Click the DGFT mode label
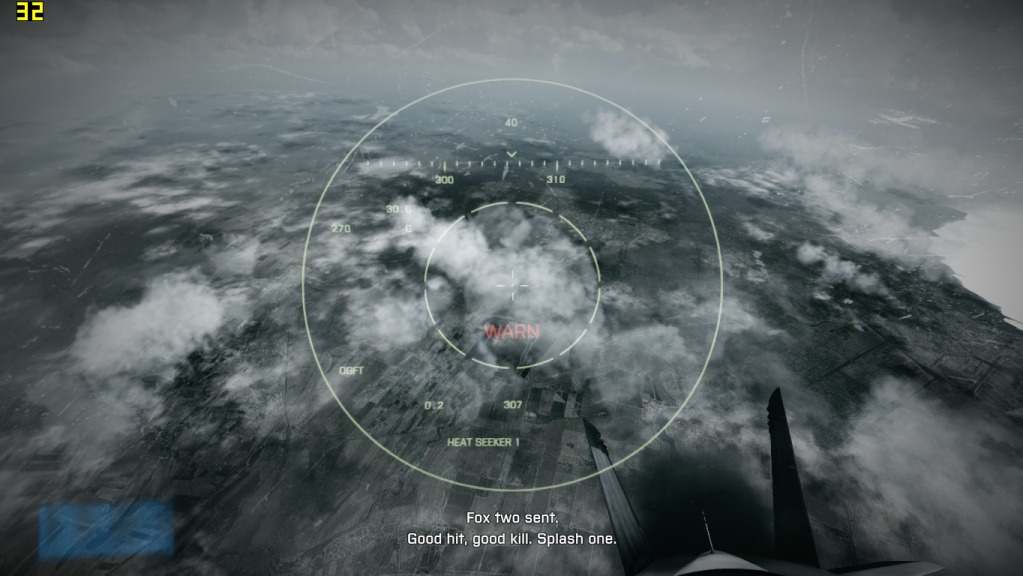Image resolution: width=1023 pixels, height=576 pixels. pos(351,370)
